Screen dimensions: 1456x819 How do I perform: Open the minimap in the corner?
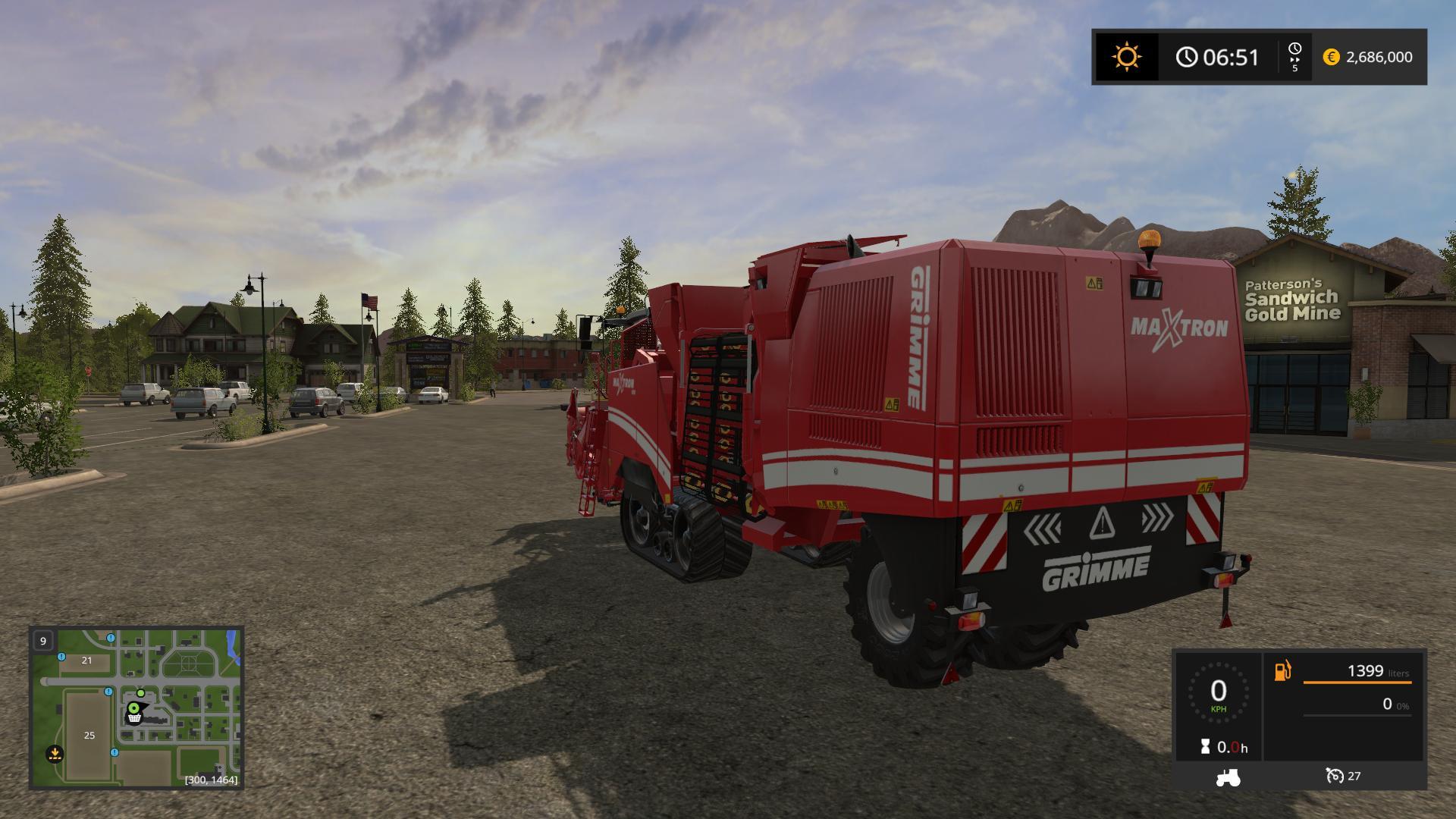136,708
